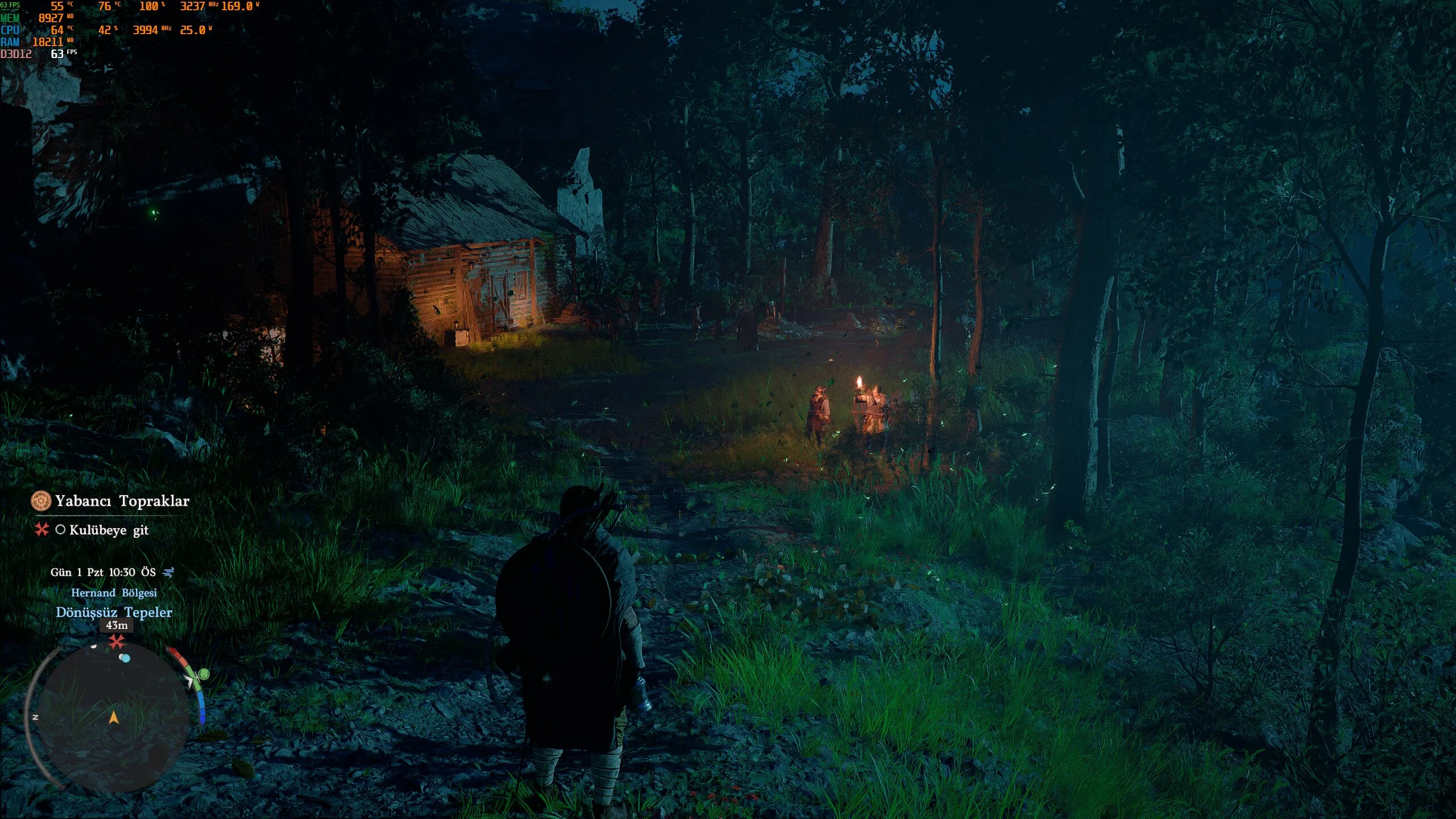Image resolution: width=1456 pixels, height=819 pixels.
Task: Click the wind weather icon next to the time
Action: tap(168, 572)
